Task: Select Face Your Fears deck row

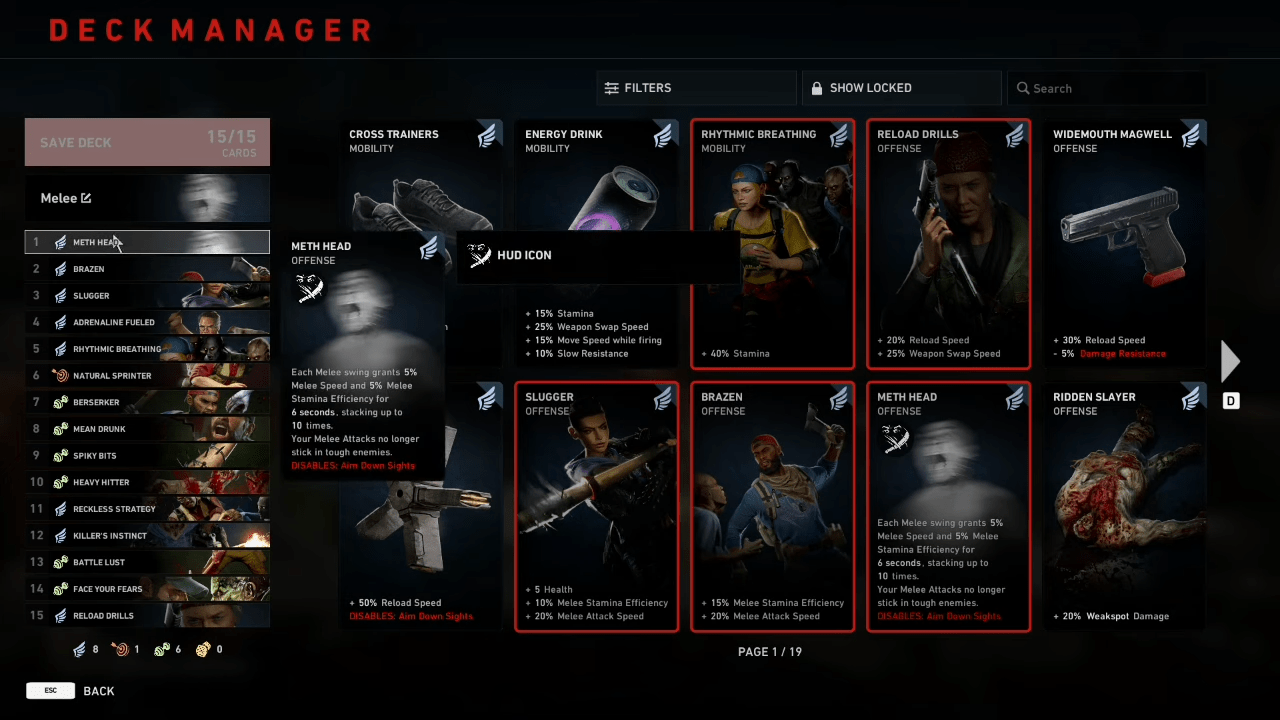Action: 147,589
